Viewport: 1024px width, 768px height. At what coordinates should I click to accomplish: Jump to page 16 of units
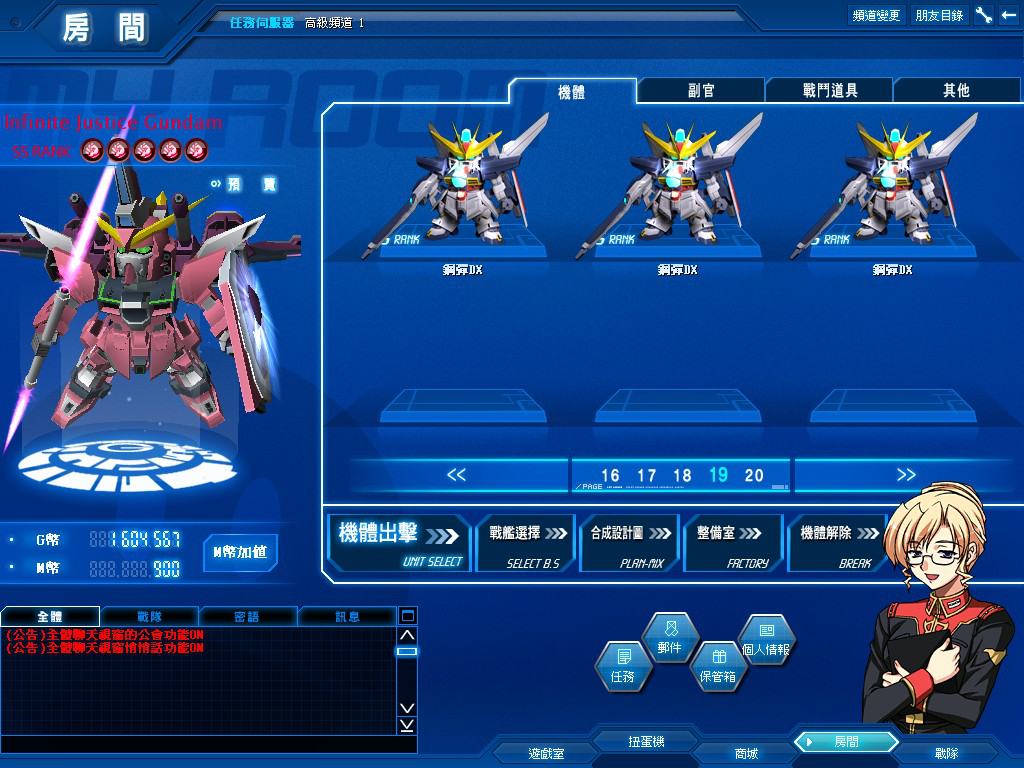610,476
